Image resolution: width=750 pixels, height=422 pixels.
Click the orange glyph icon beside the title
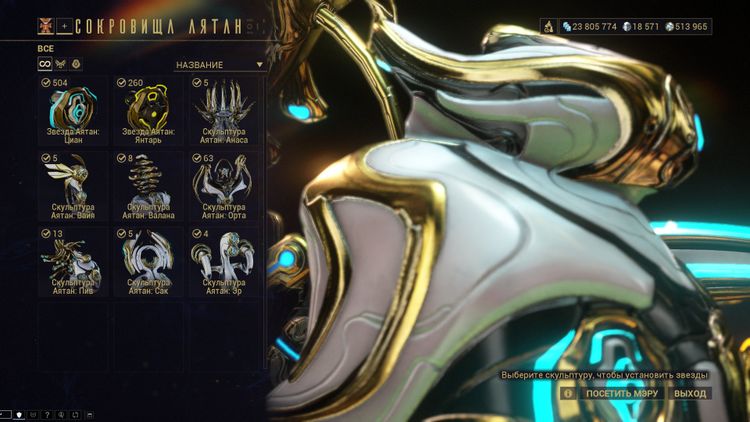coord(46,26)
